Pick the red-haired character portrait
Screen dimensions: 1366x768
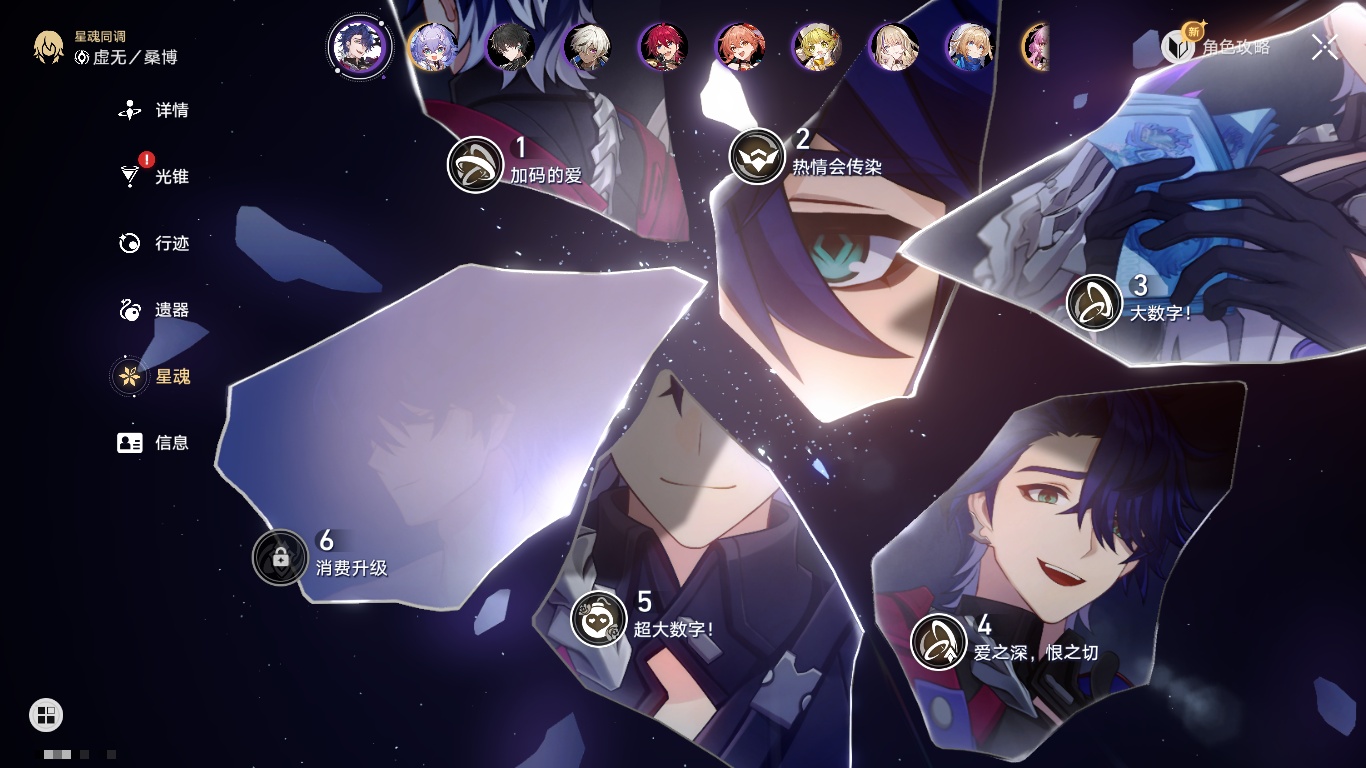point(663,47)
